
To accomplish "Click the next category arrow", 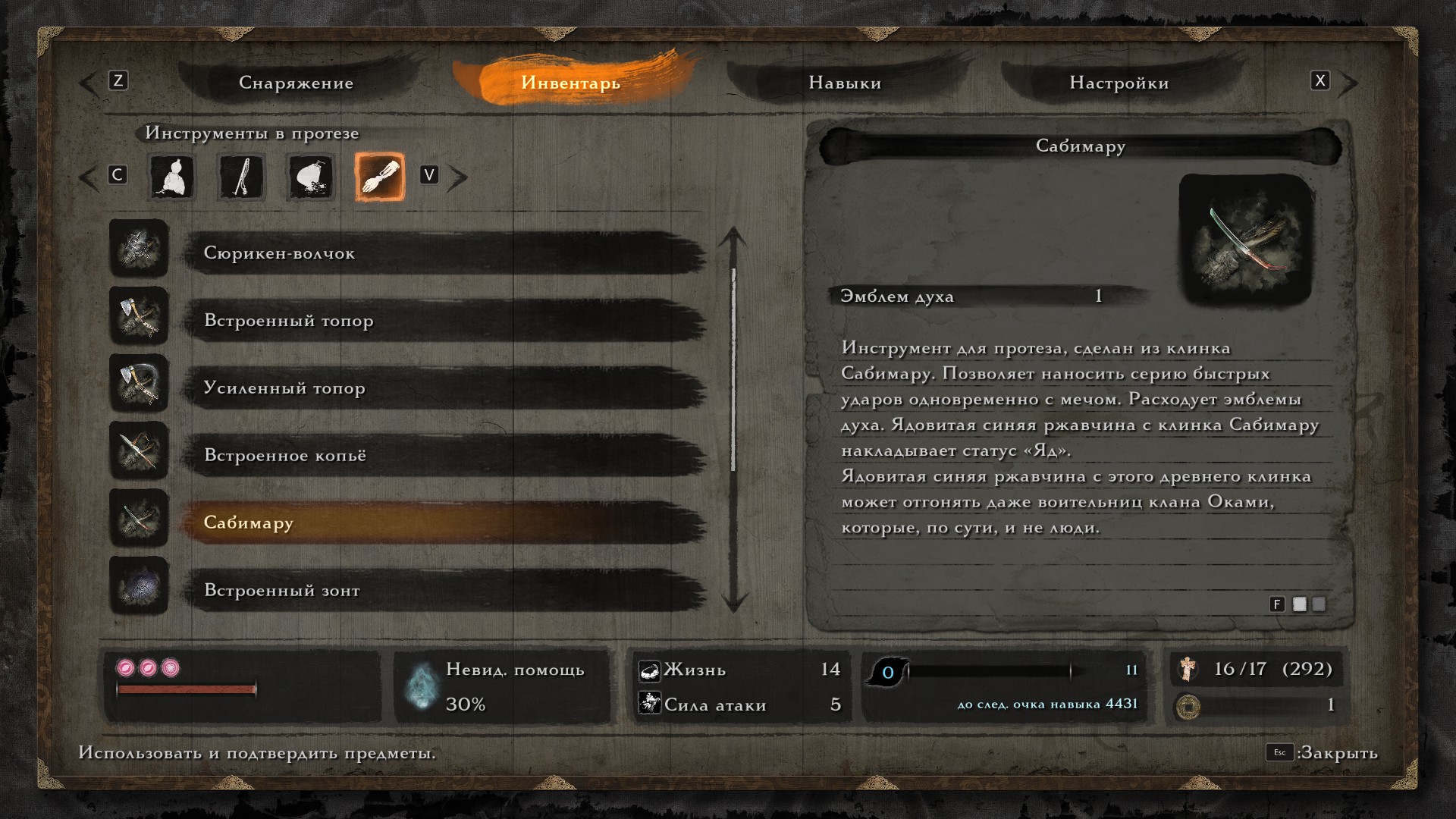I will click(457, 177).
